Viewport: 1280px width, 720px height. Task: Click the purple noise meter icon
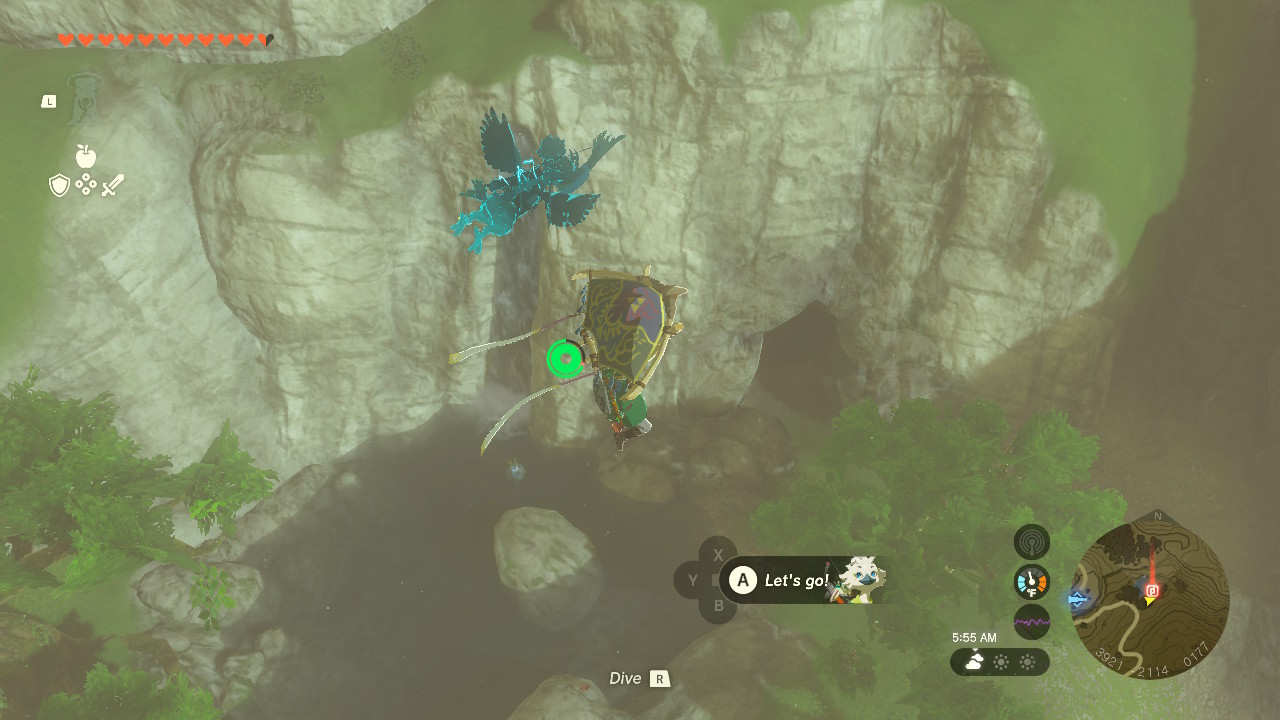(1031, 621)
